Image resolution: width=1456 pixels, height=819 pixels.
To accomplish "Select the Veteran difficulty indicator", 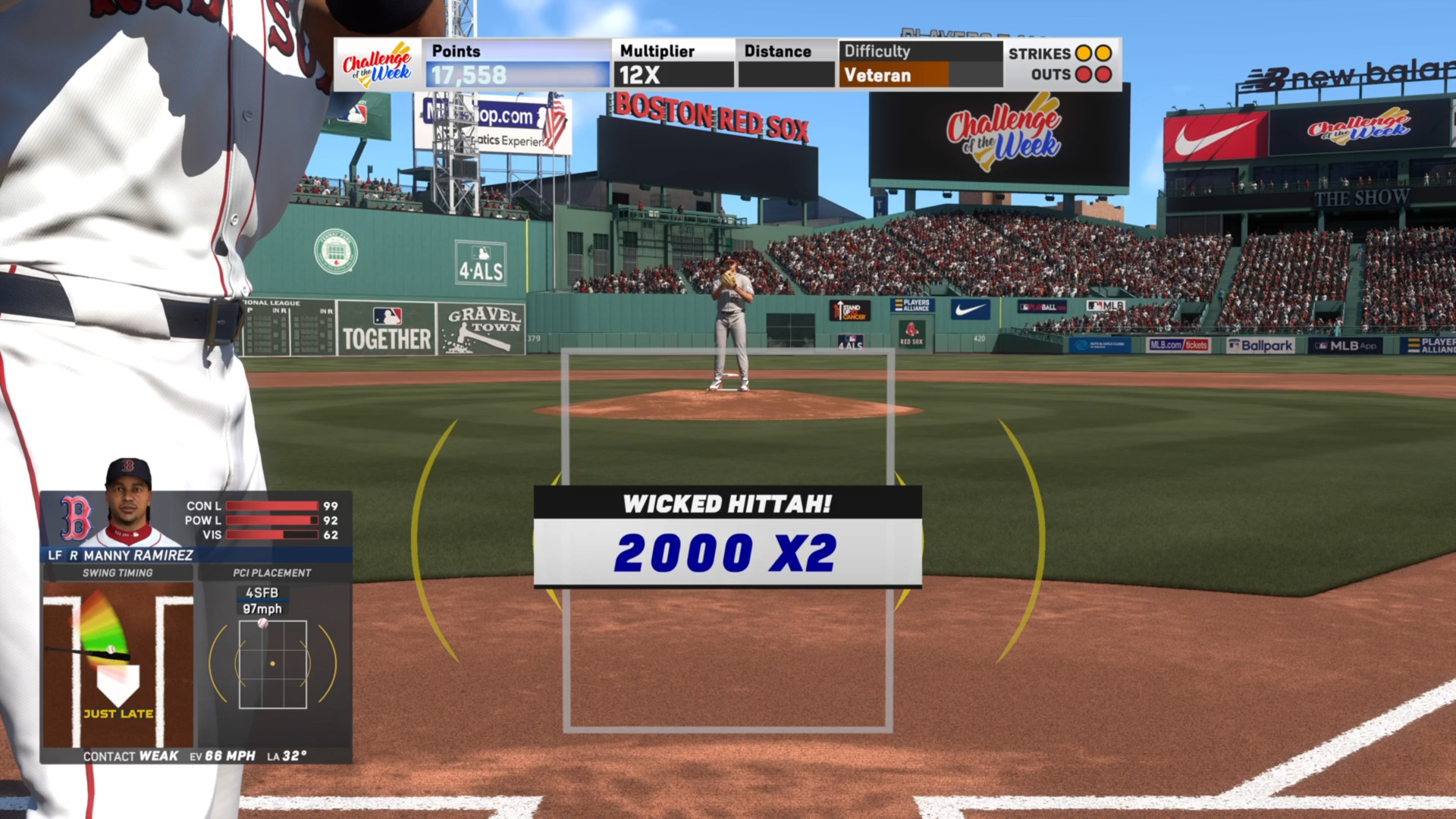I will click(893, 75).
